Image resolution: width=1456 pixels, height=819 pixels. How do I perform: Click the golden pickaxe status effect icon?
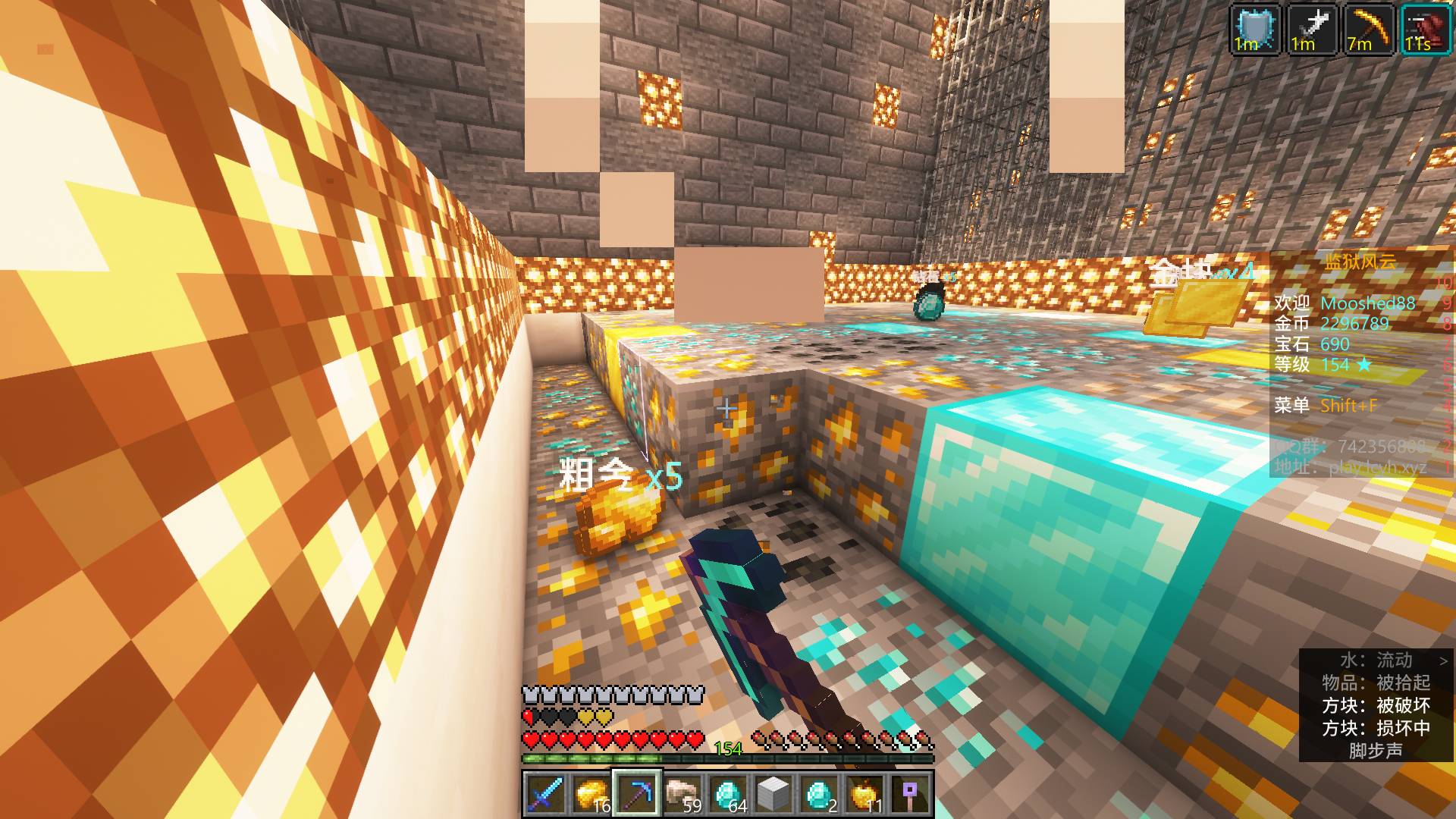pyautogui.click(x=1368, y=30)
